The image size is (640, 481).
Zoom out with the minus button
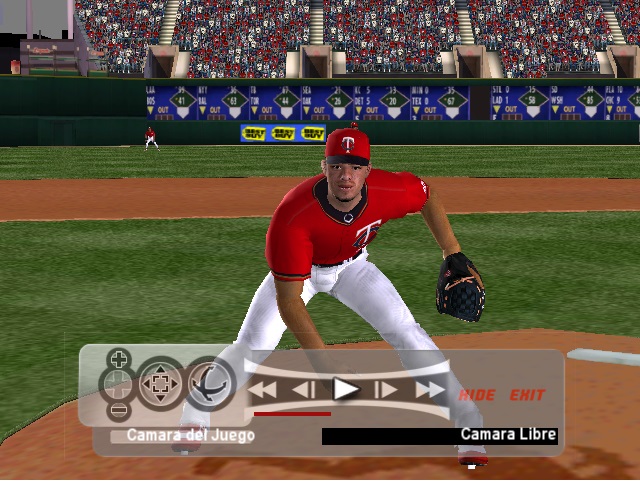click(x=119, y=409)
